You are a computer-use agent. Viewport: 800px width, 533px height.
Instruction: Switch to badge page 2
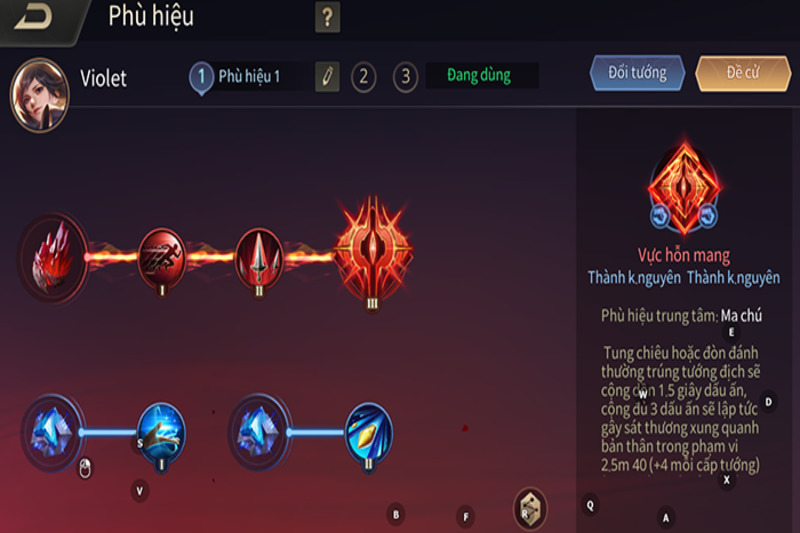[x=363, y=77]
